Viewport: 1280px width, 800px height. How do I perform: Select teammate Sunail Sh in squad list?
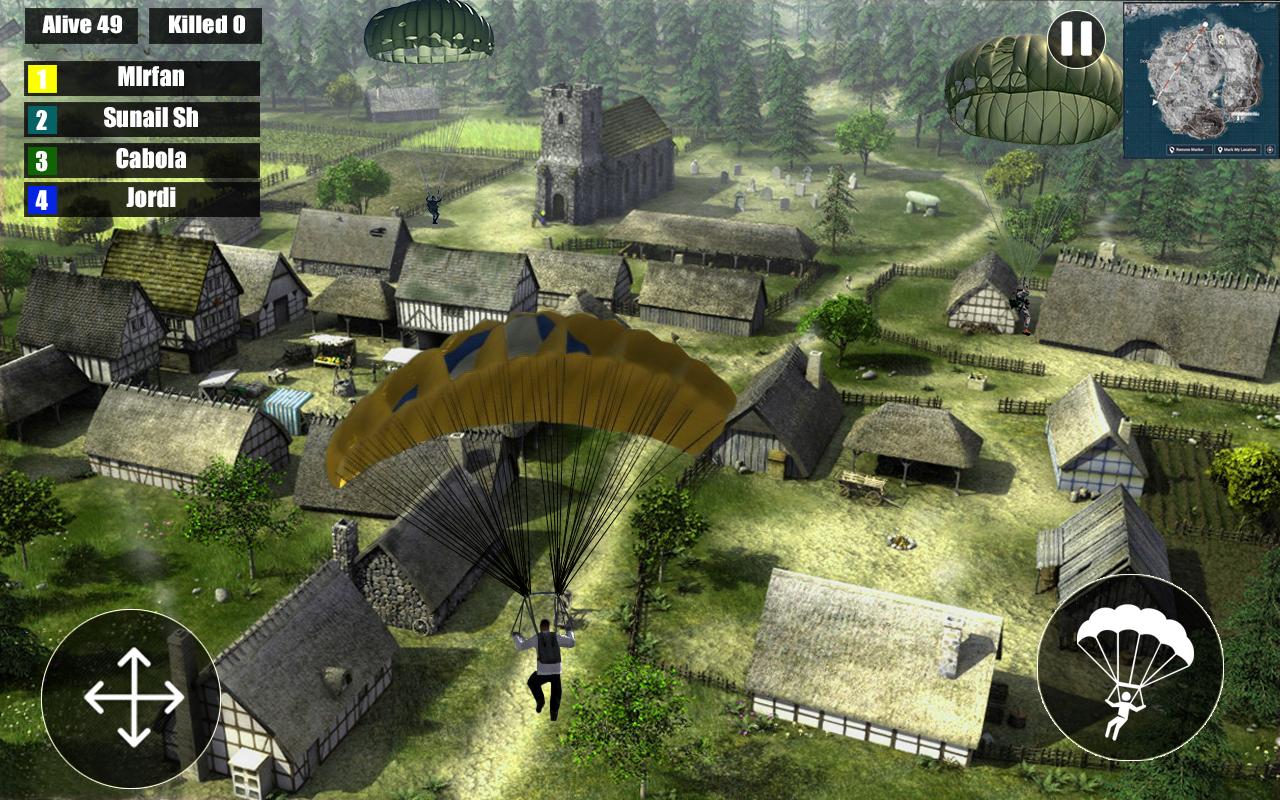coord(142,119)
